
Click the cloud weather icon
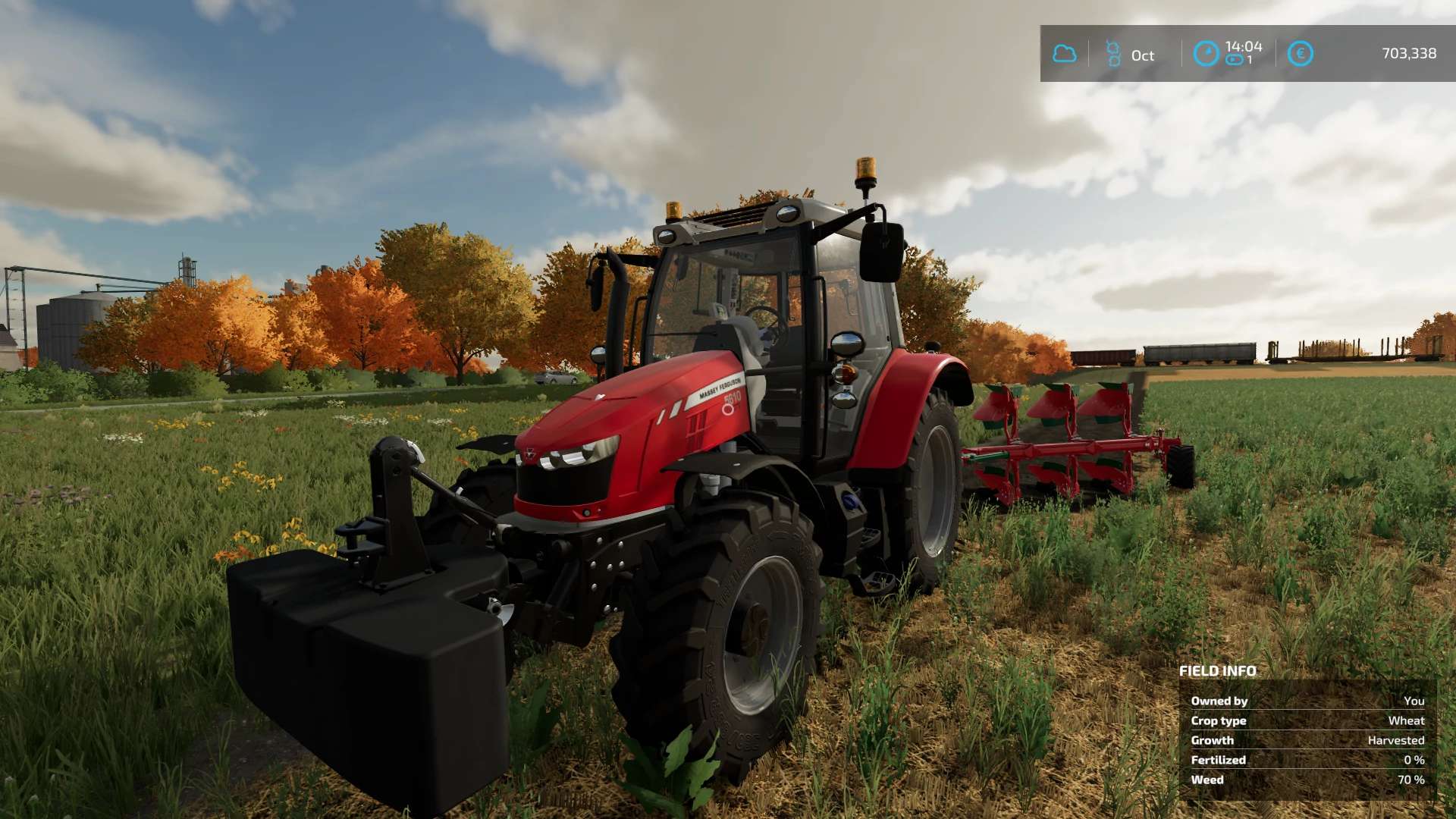click(x=1064, y=54)
